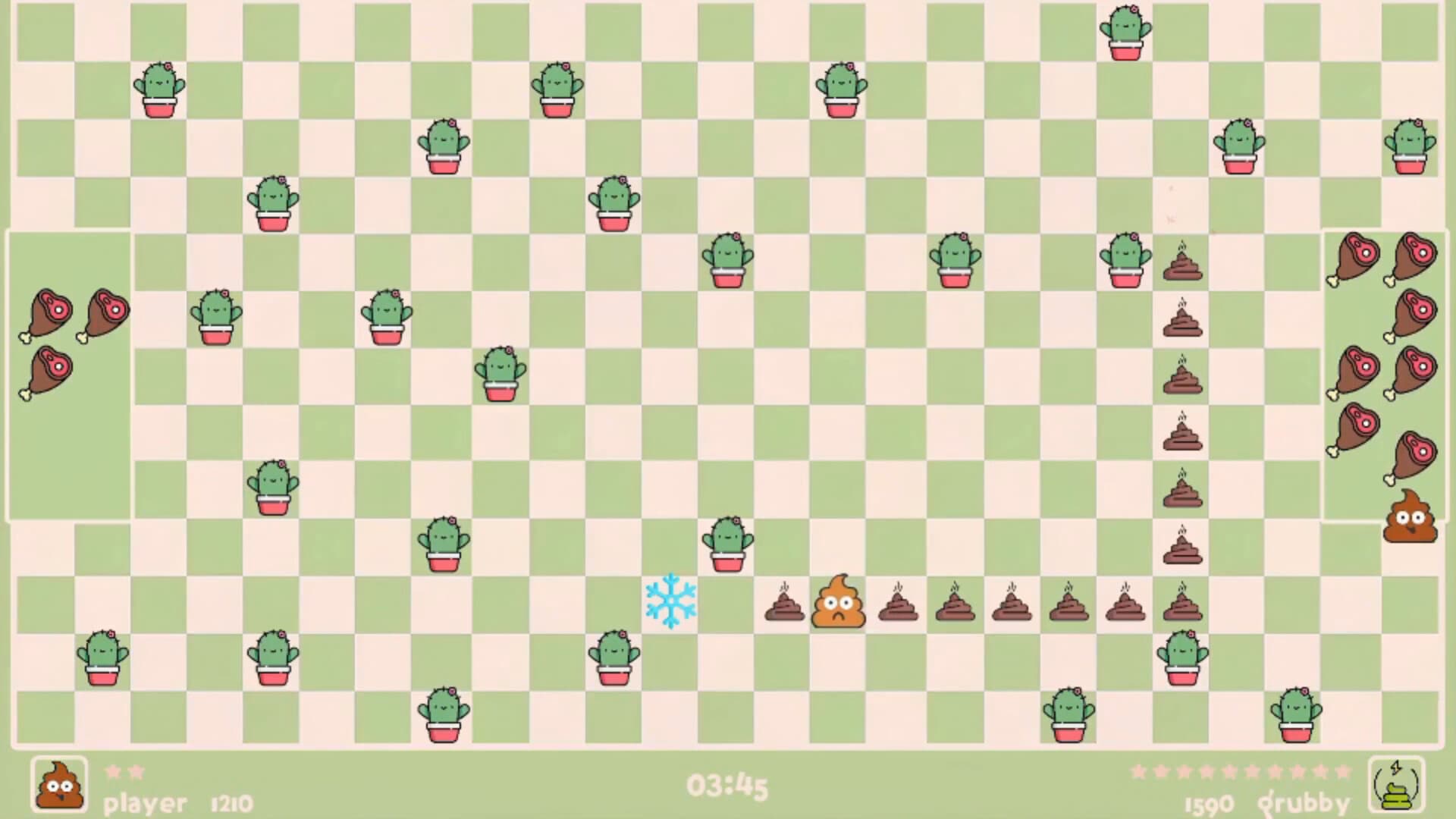This screenshot has width=1456, height=819.
Task: Click the cactus in the bottom-right corner
Action: (x=1296, y=717)
